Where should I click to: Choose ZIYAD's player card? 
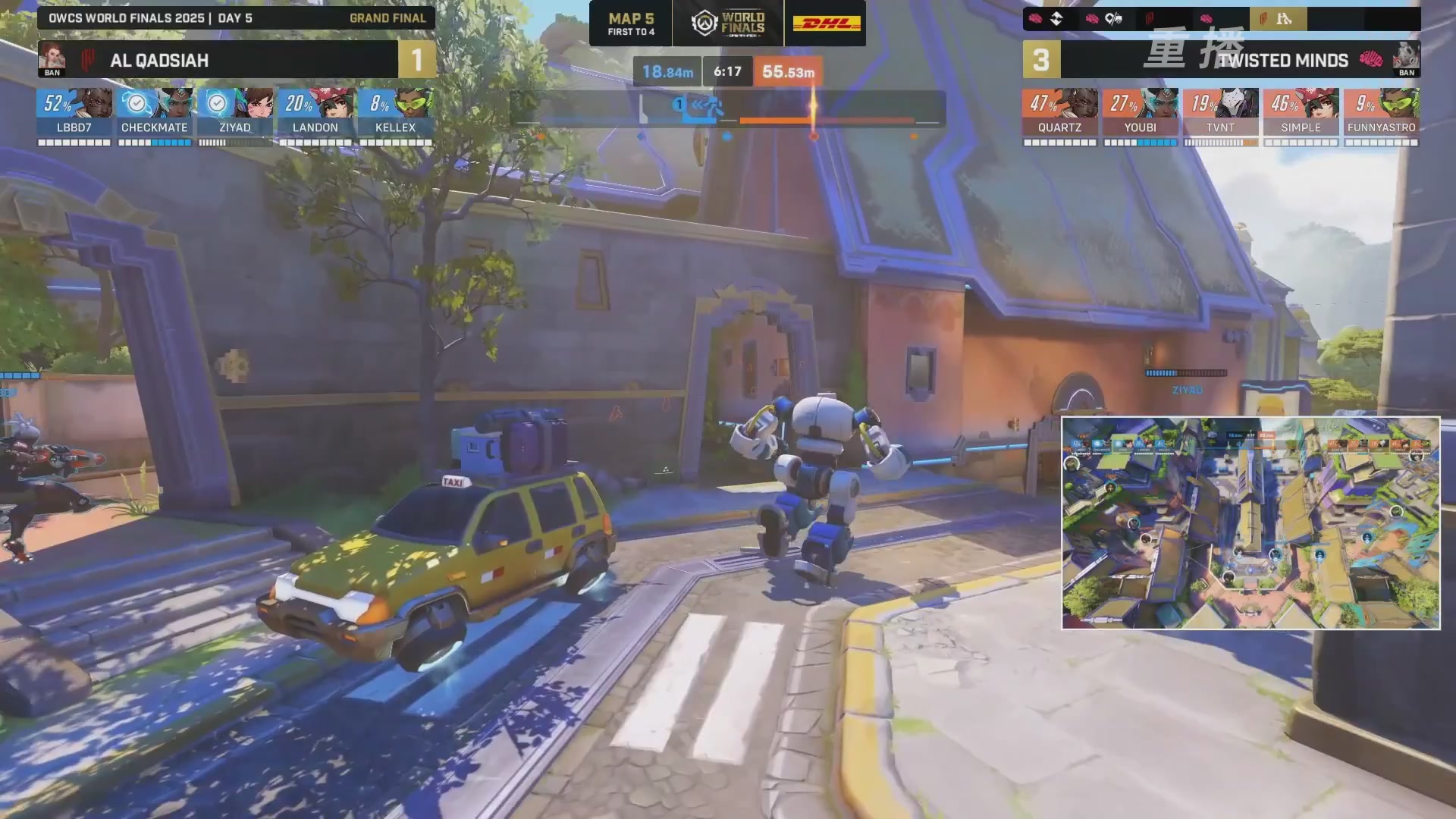coord(235,115)
